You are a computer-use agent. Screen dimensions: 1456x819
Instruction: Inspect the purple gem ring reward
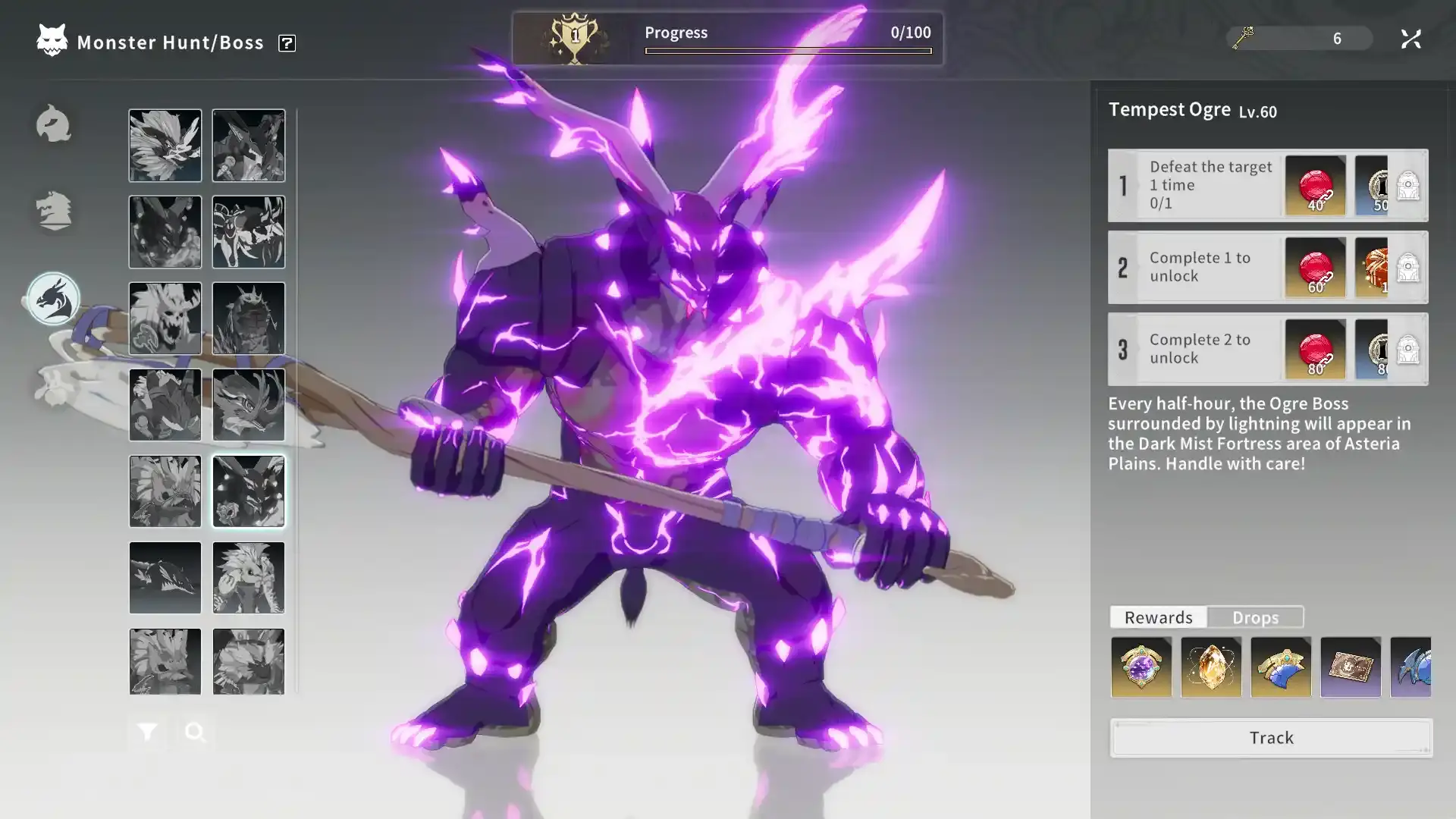[x=1141, y=667]
